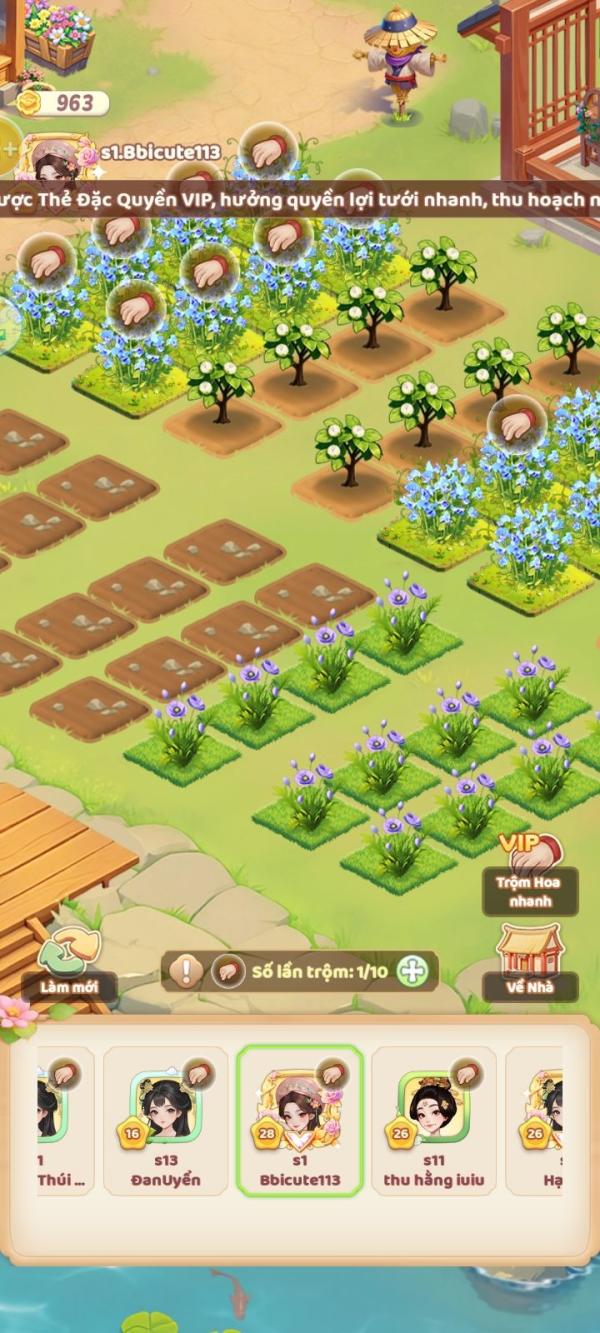Image resolution: width=600 pixels, height=1333 pixels.
Task: Return home with the Về Nhà button
Action: point(530,962)
